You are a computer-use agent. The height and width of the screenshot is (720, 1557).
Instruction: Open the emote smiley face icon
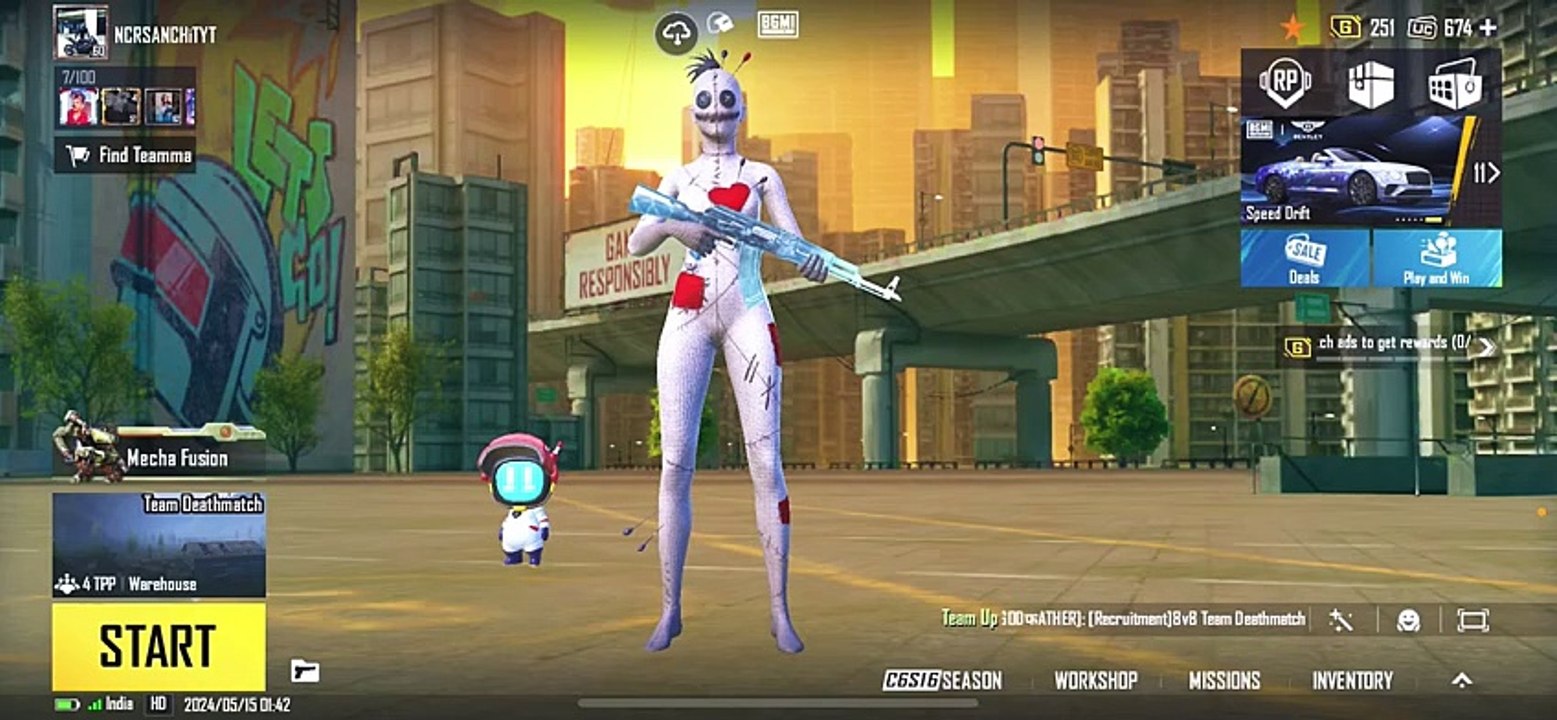click(x=1408, y=620)
